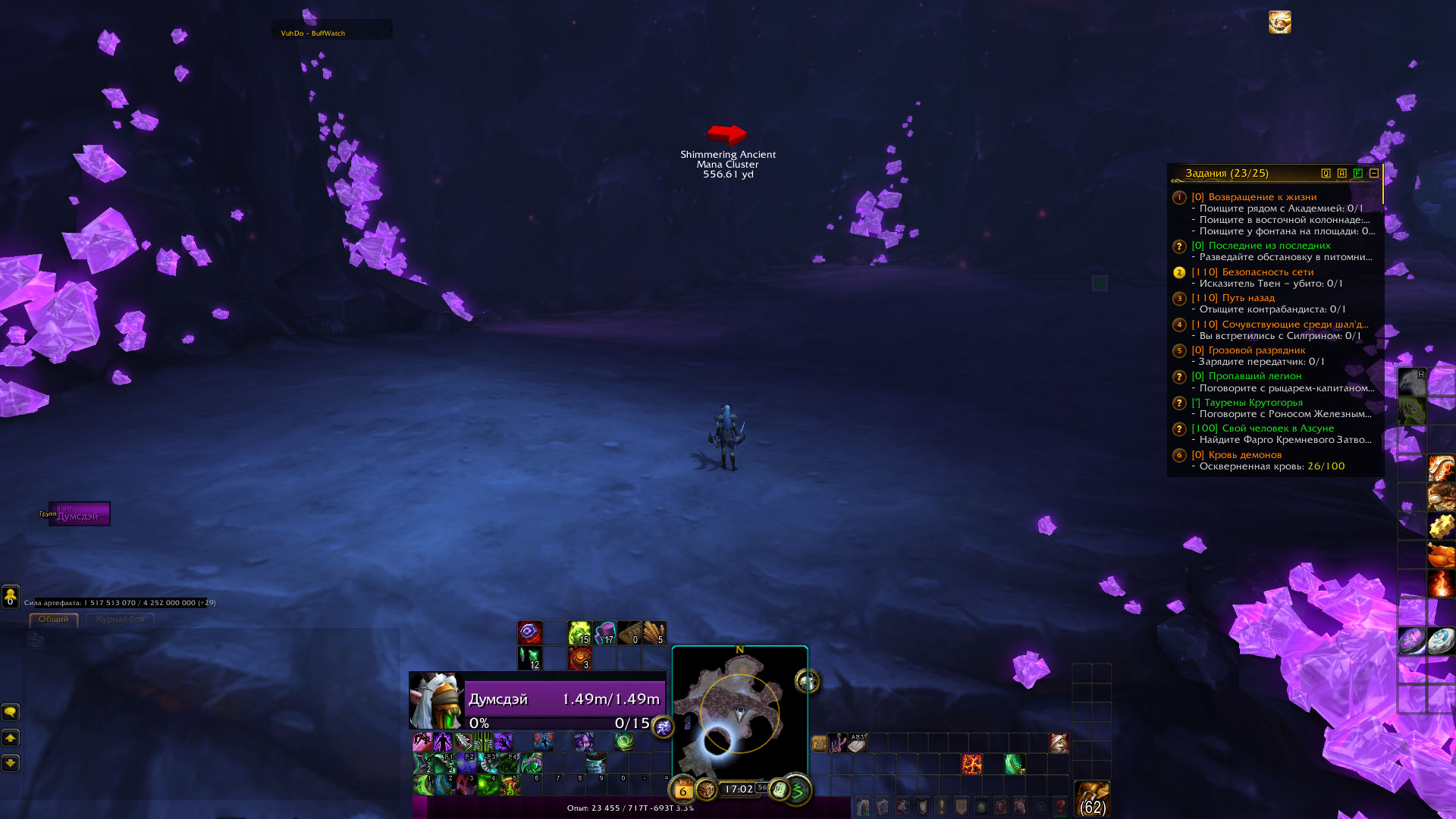Click the red question mark help button
This screenshot has height=819, width=1456.
point(1060,806)
